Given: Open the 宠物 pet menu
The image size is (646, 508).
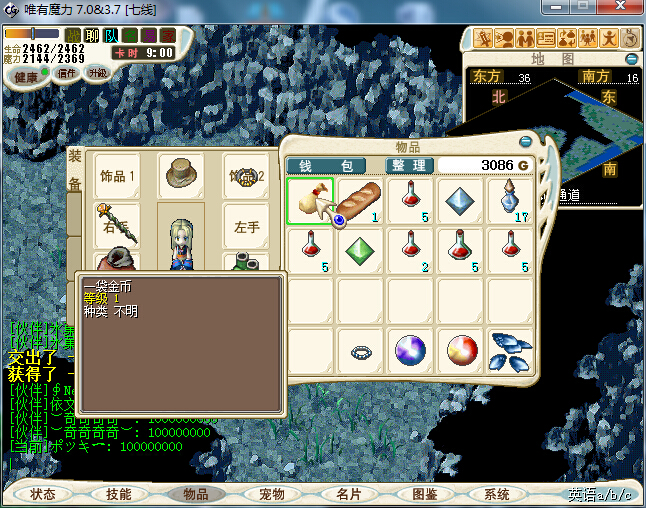Looking at the screenshot, I should [x=272, y=494].
